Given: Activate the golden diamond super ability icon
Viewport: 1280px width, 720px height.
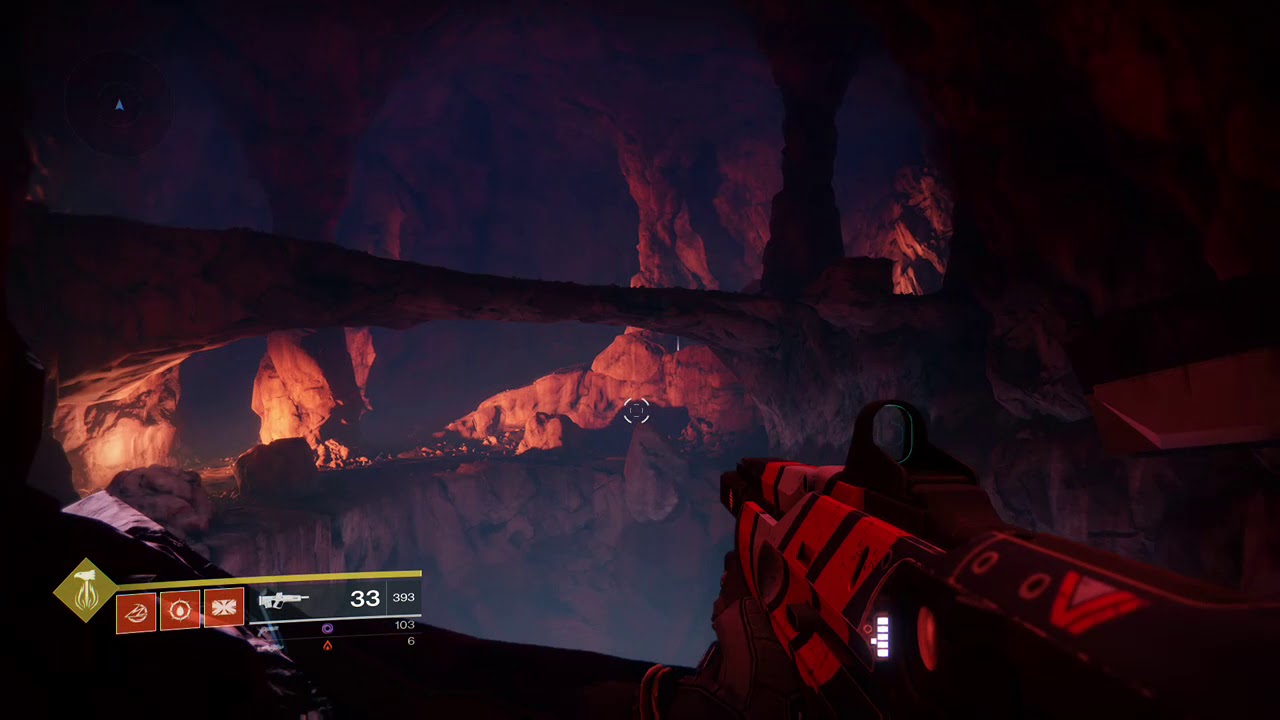Looking at the screenshot, I should [86, 590].
